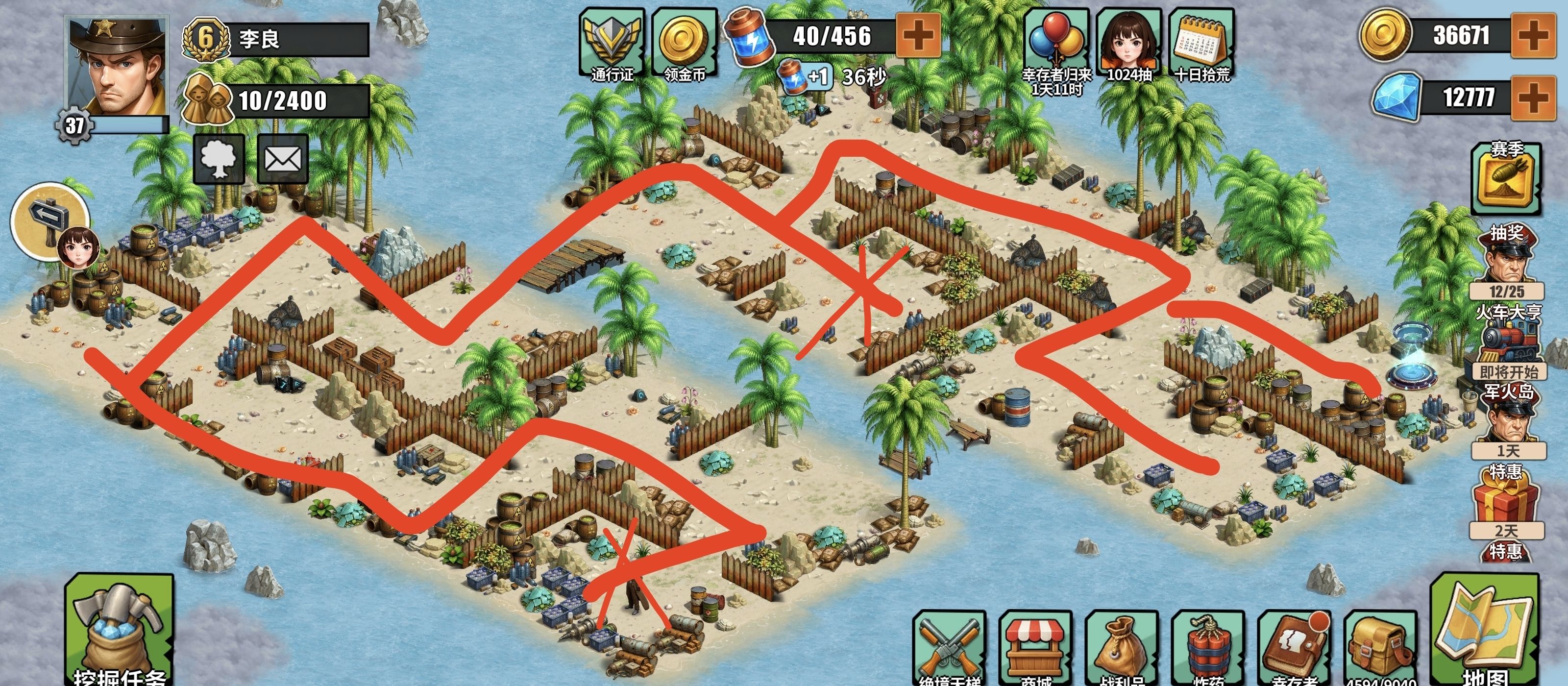Open the 地图 map
Viewport: 1568px width, 686px height.
[1485, 633]
